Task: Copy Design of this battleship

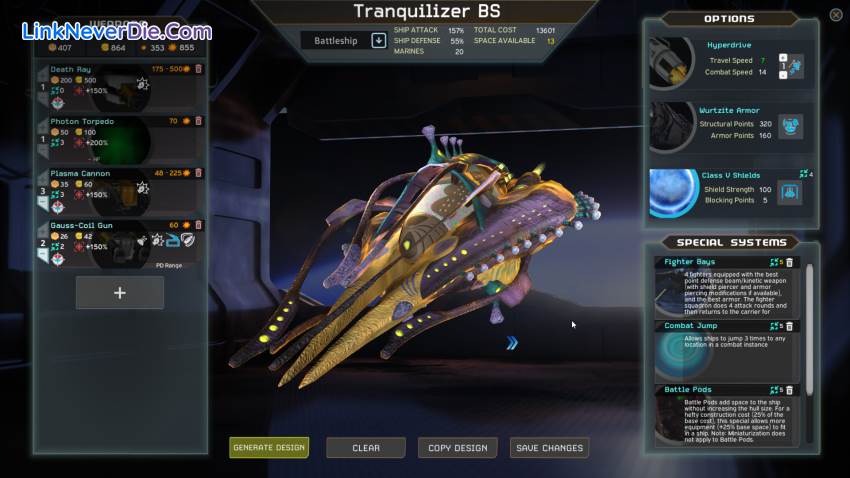Action: tap(457, 447)
